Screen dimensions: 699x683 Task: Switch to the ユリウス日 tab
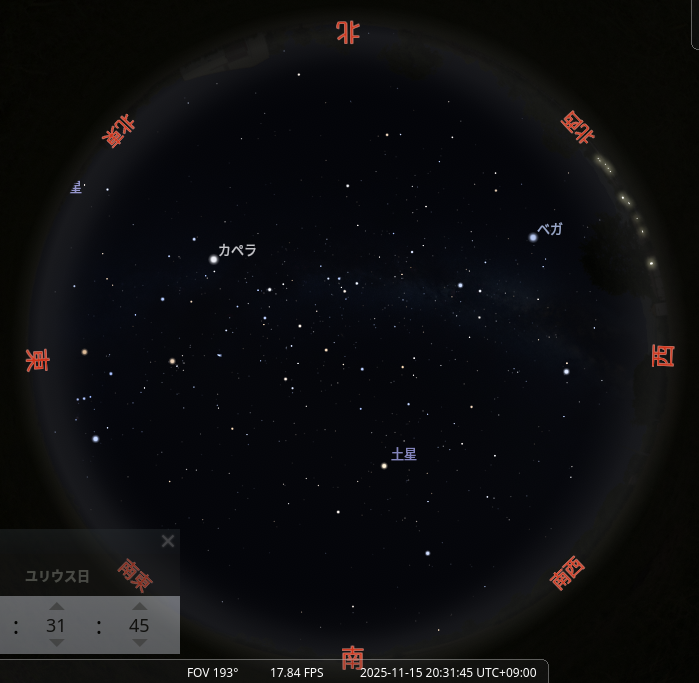coord(57,576)
